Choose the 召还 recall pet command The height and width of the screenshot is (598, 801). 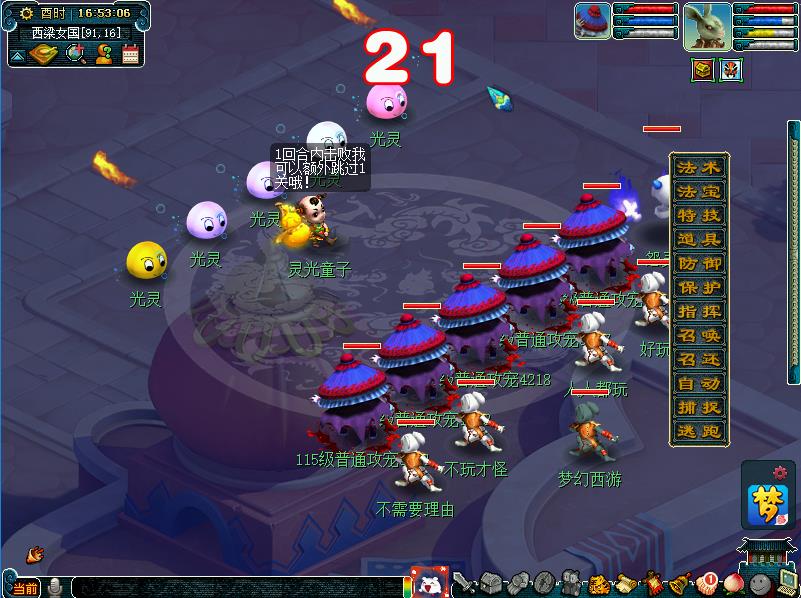pos(698,359)
